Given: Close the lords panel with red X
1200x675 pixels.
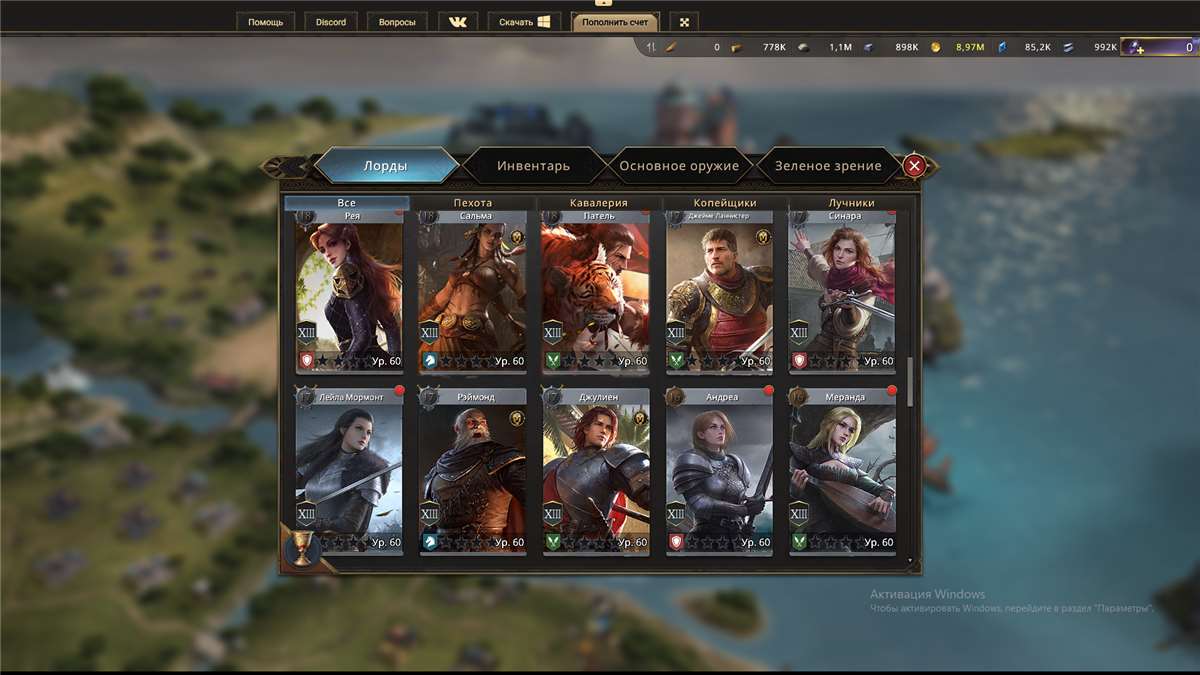Looking at the screenshot, I should (914, 166).
